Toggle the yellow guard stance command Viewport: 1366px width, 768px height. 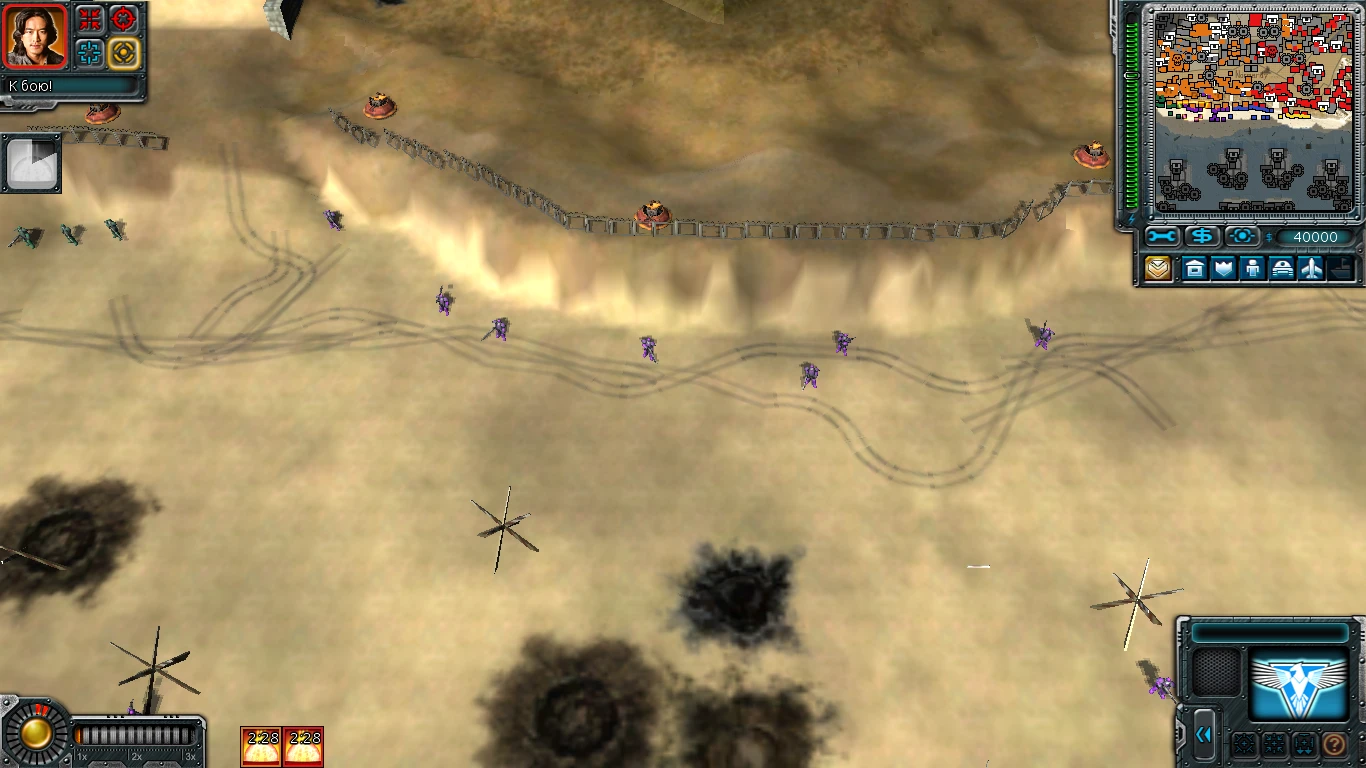click(124, 52)
